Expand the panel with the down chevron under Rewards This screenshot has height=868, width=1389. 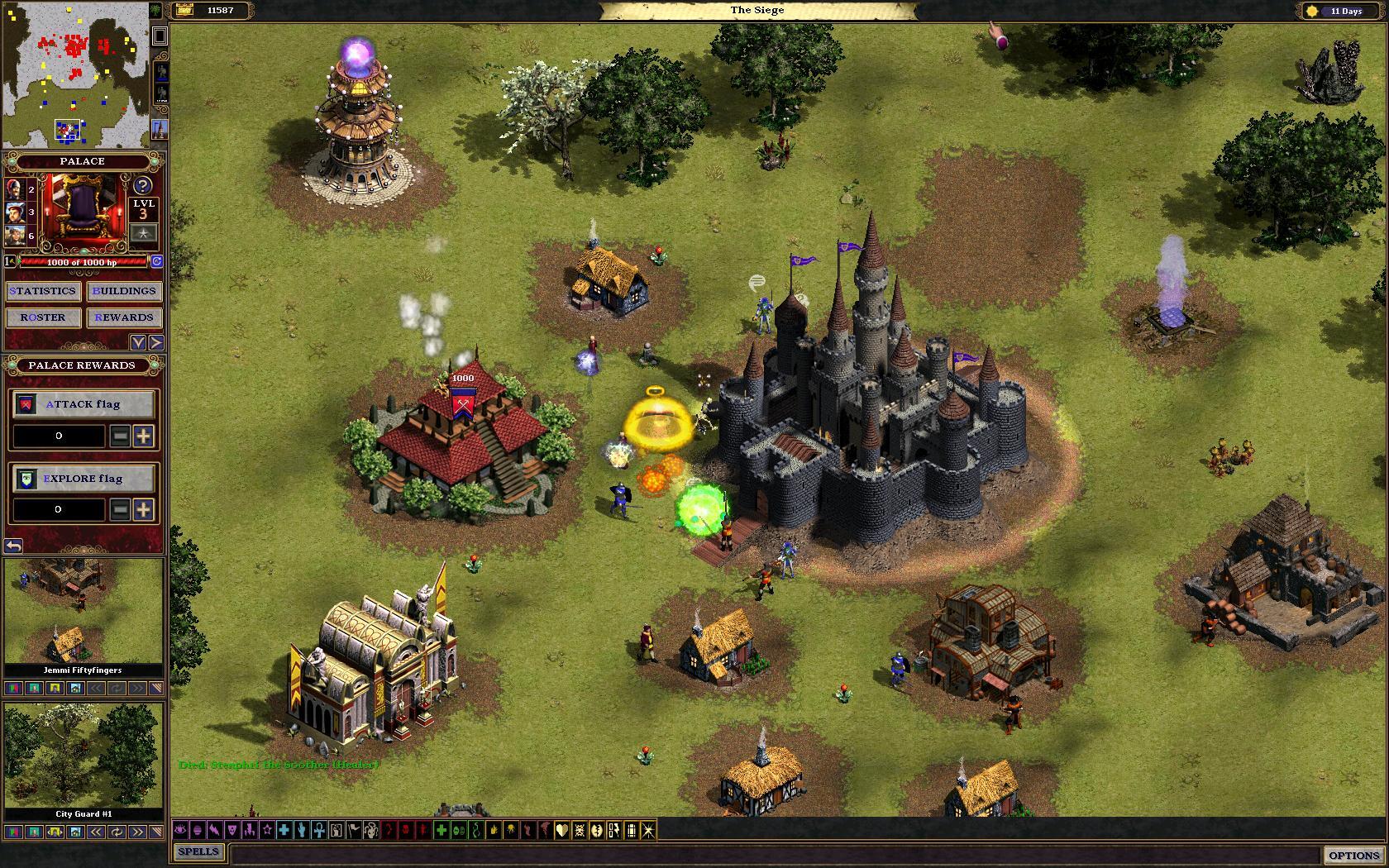click(x=138, y=341)
